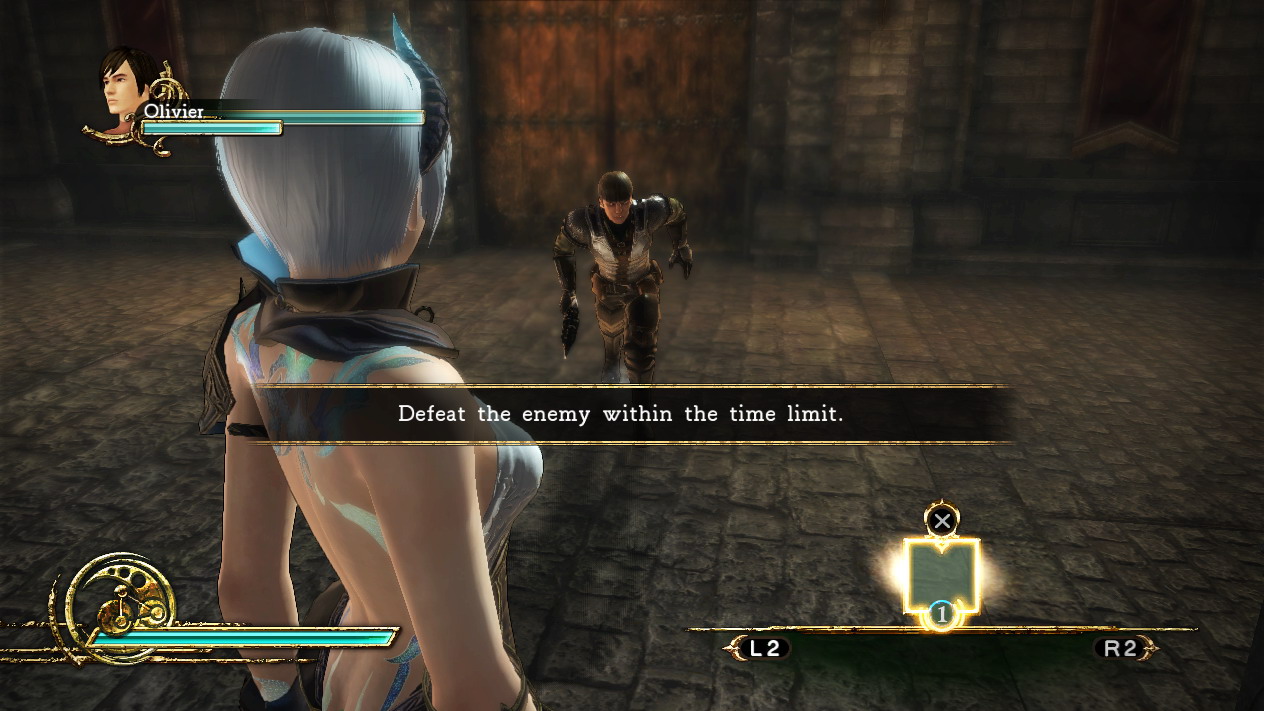
Task: Select the glowing item slot holding one item
Action: [x=941, y=575]
